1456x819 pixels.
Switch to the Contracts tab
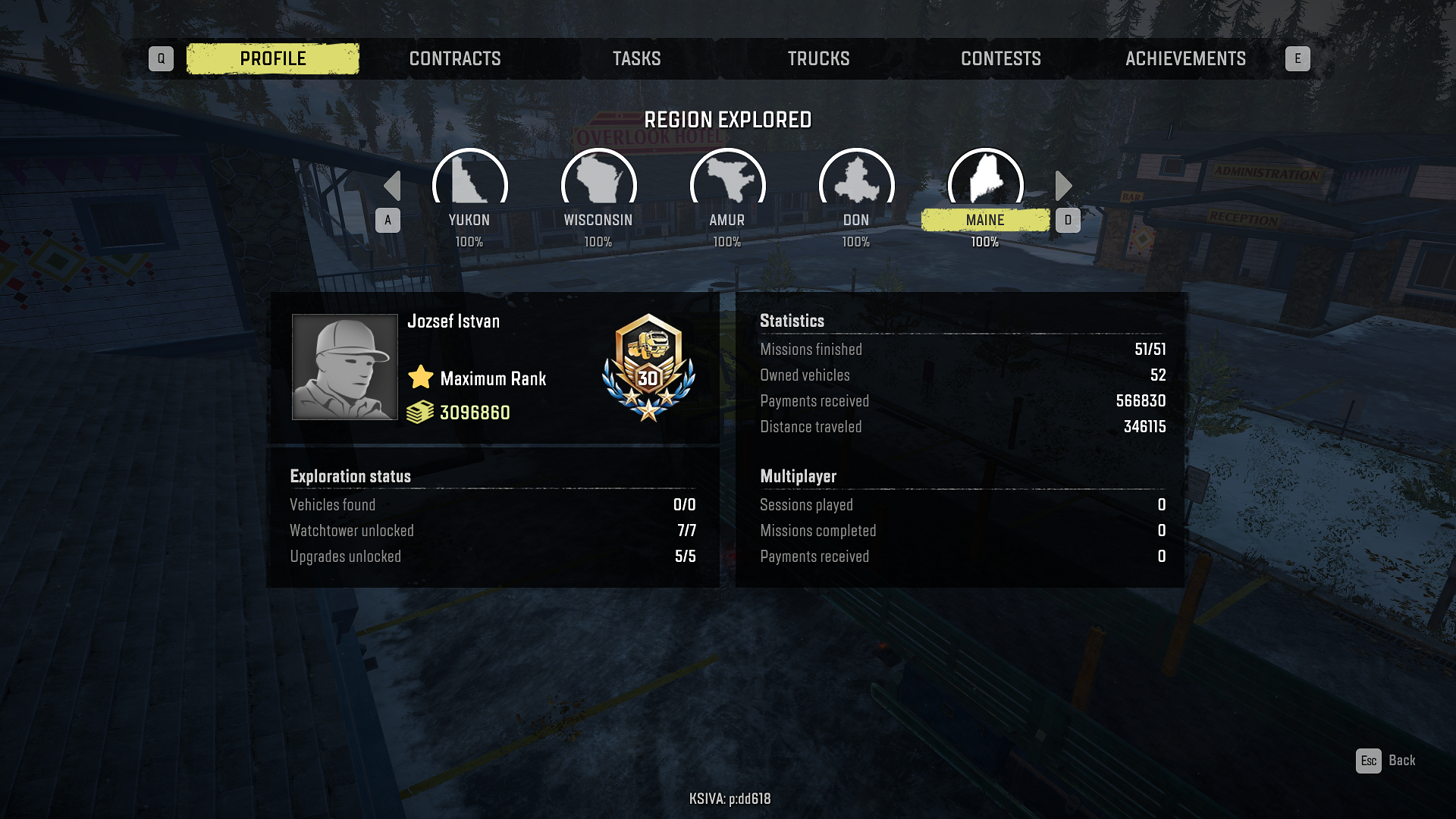(455, 58)
